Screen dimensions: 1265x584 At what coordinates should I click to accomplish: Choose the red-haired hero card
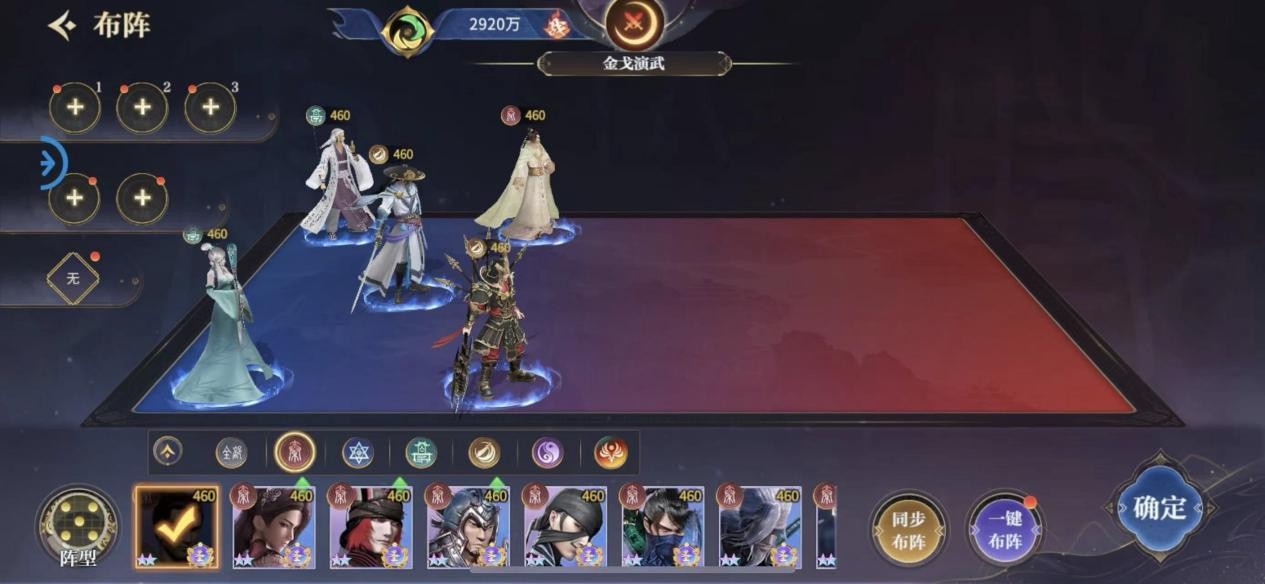(371, 527)
